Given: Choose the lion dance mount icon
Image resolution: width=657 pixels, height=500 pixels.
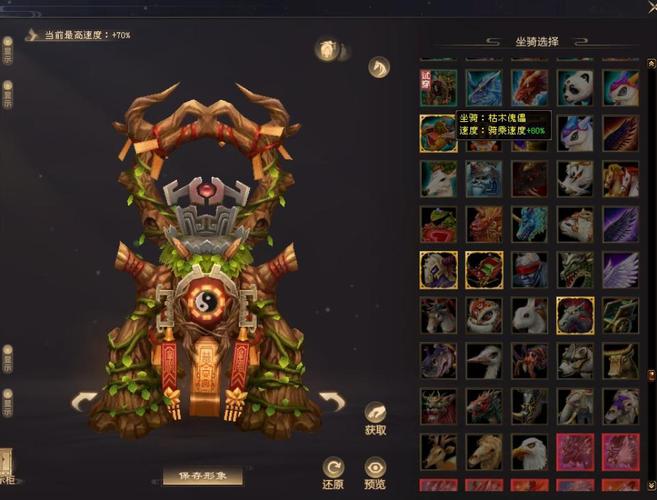Looking at the screenshot, I should click(484, 315).
